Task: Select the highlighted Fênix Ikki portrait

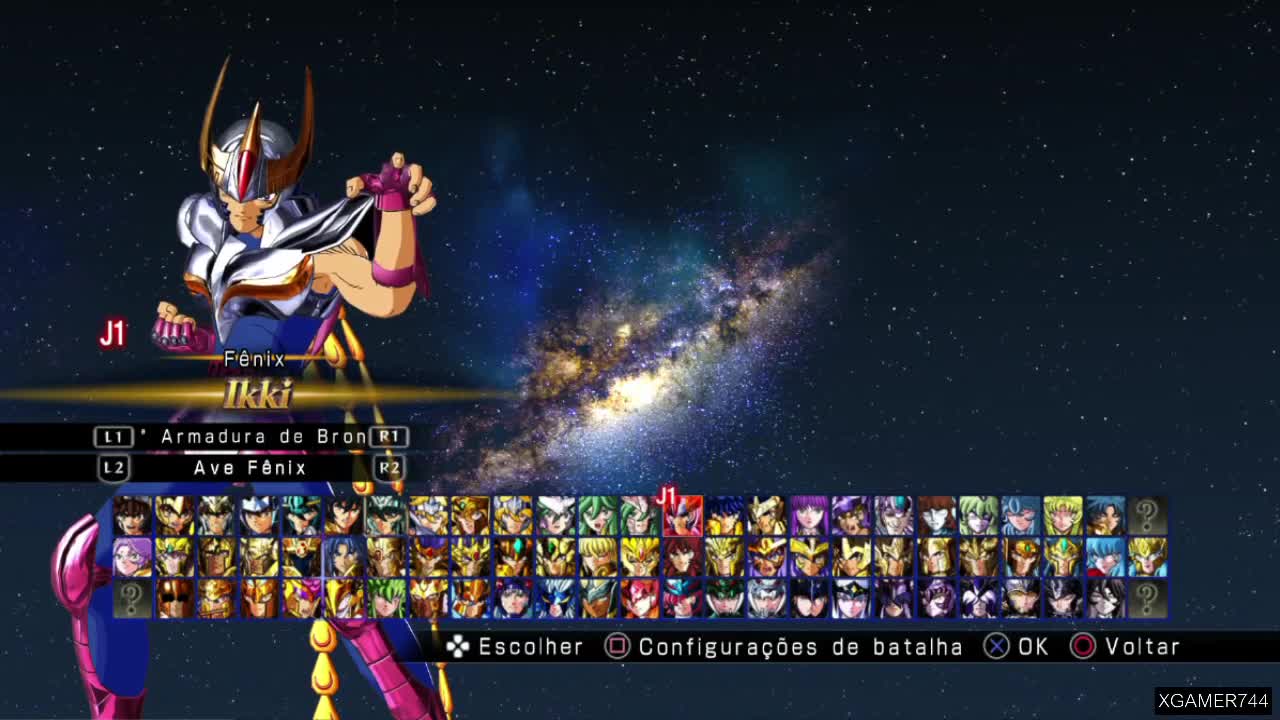Action: [682, 517]
